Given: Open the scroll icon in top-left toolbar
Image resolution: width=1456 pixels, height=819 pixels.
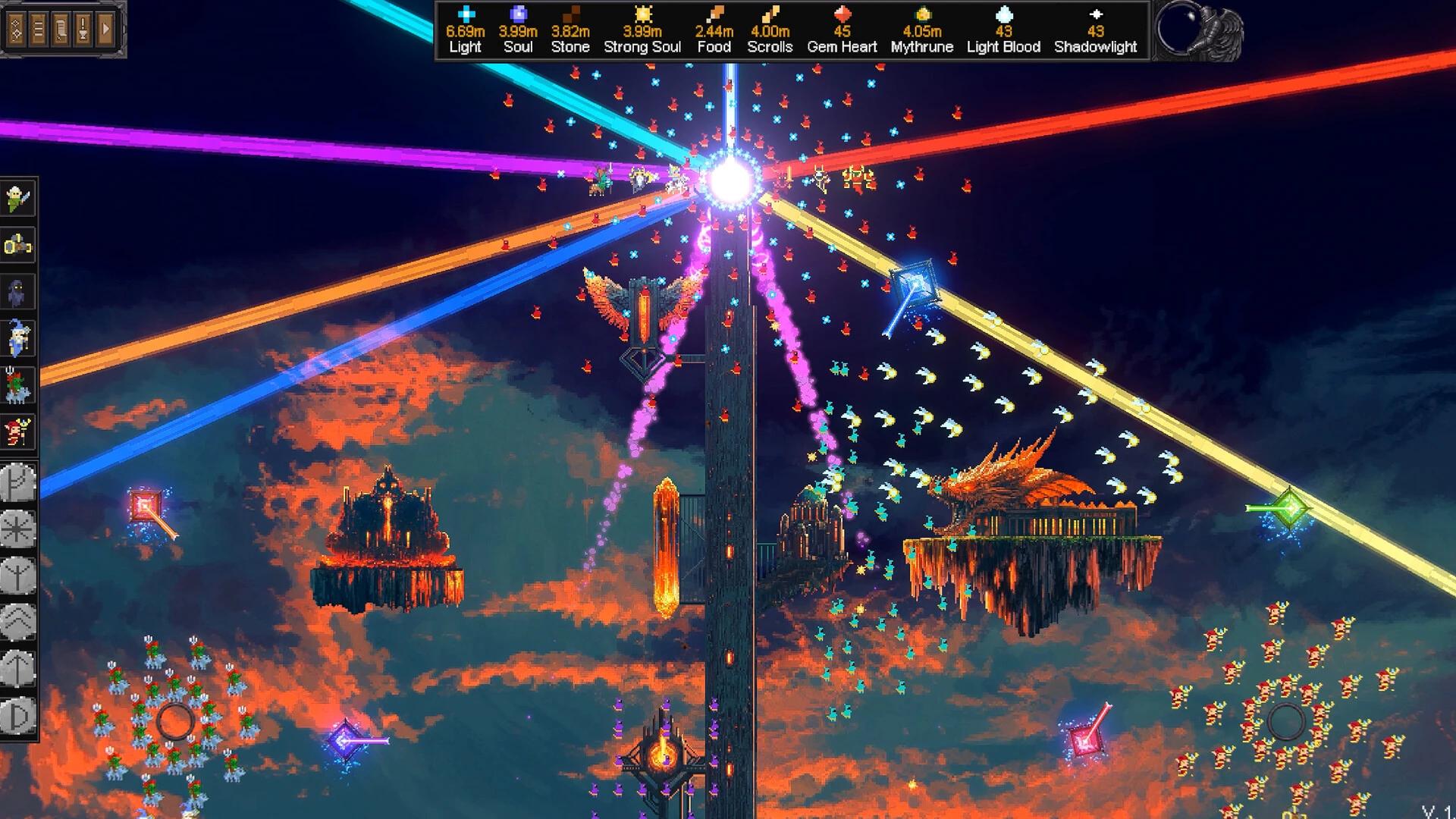Looking at the screenshot, I should point(59,29).
